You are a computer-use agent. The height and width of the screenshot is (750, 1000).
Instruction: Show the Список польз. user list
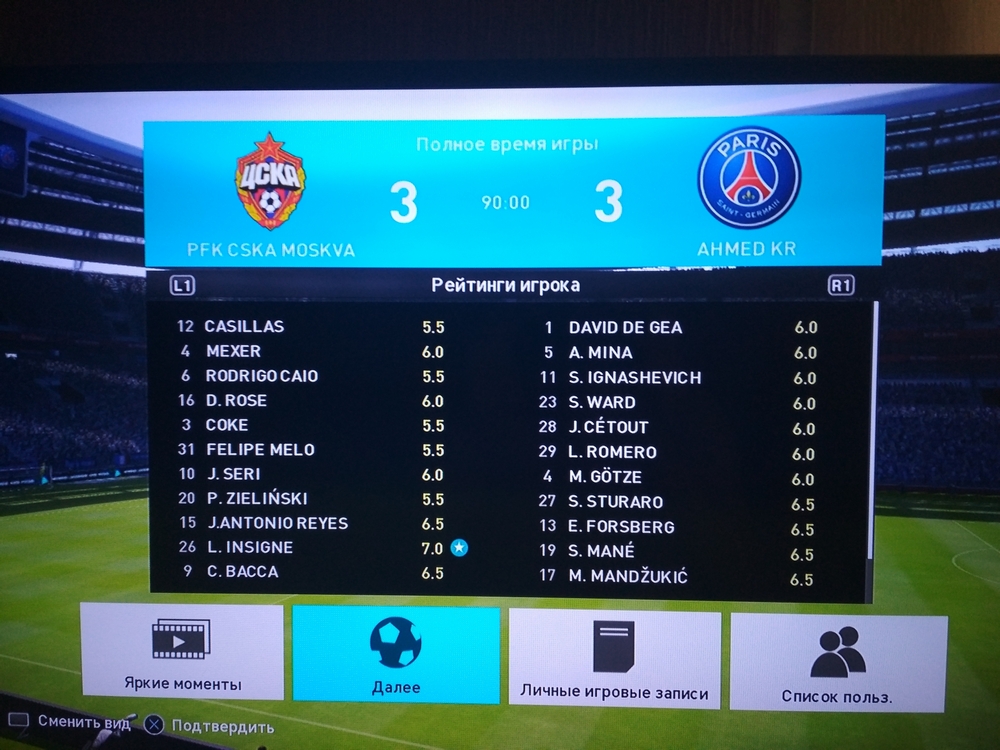pos(837,664)
